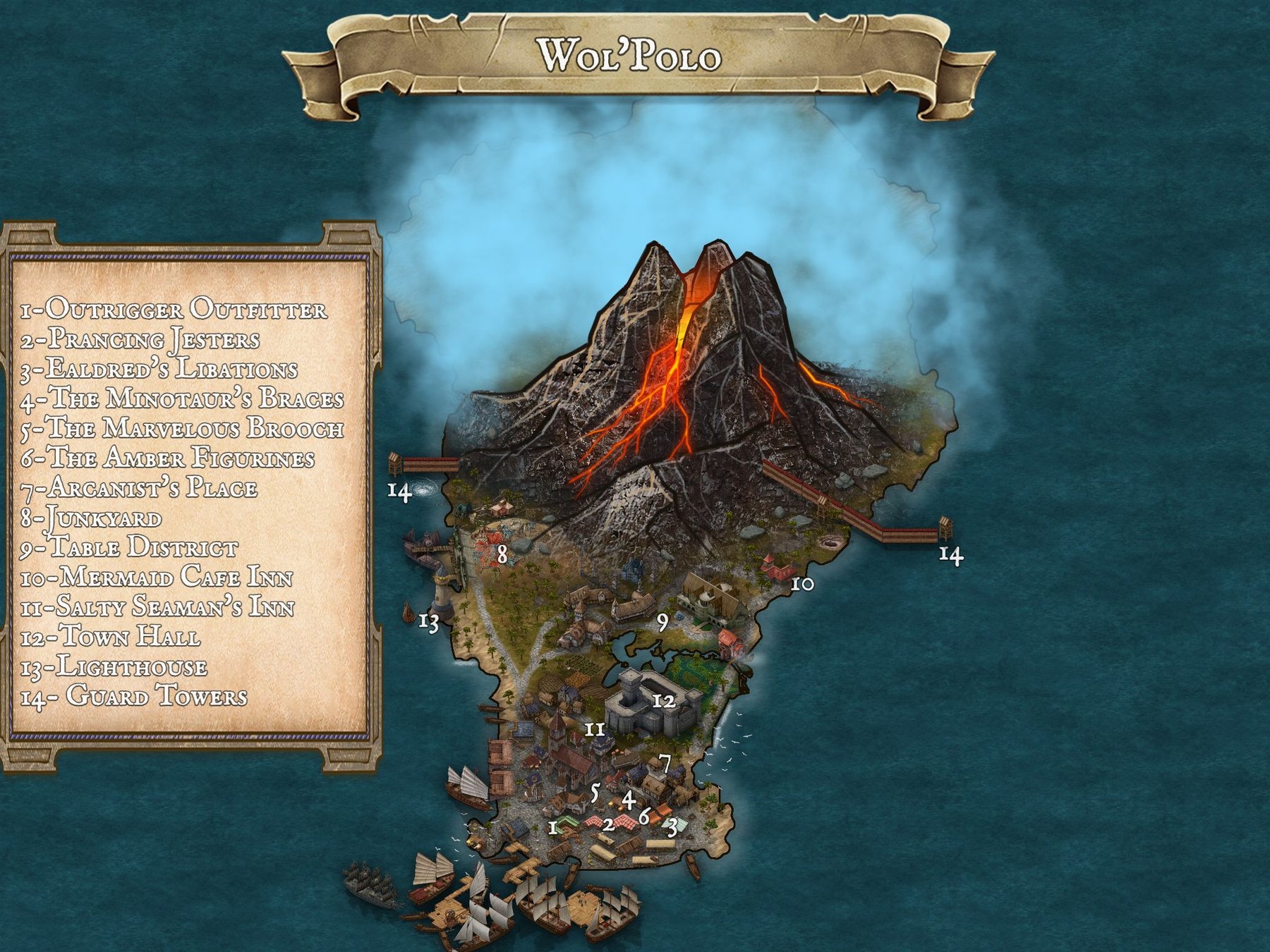Click map marker number 10 on the coast
Image resolution: width=1270 pixels, height=952 pixels.
(802, 584)
